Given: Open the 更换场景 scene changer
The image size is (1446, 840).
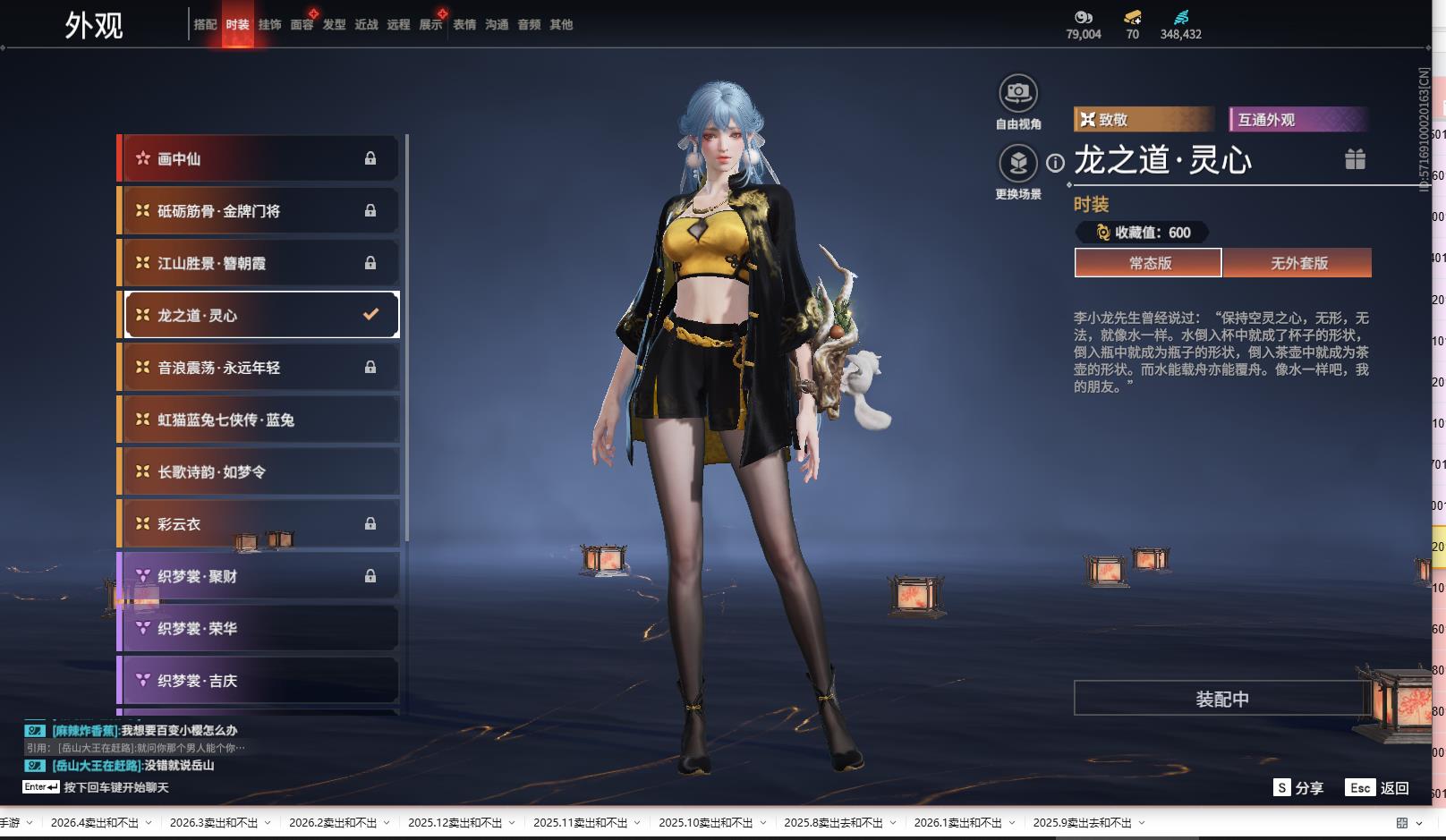Looking at the screenshot, I should point(1017,164).
